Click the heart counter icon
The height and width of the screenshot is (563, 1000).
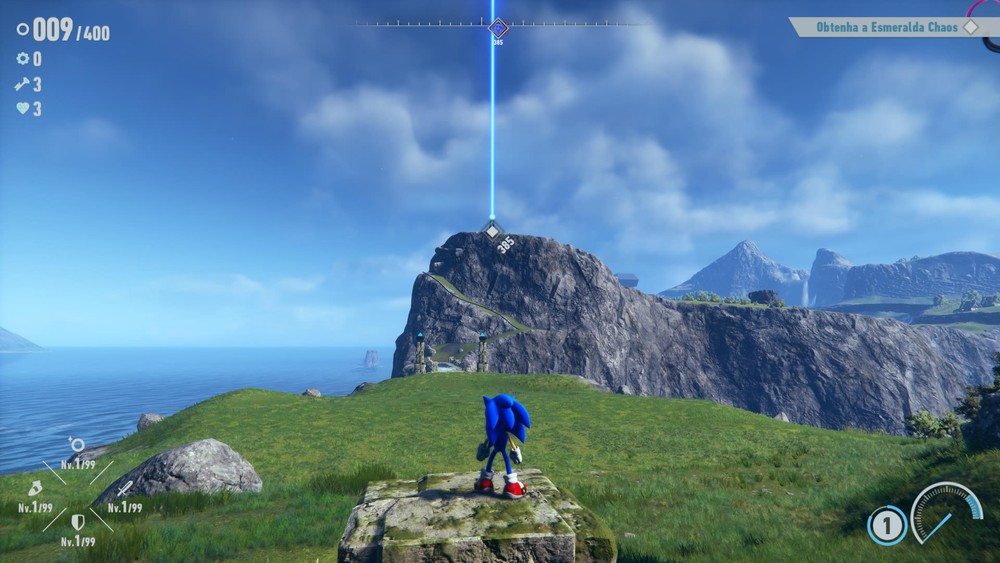pyautogui.click(x=22, y=109)
